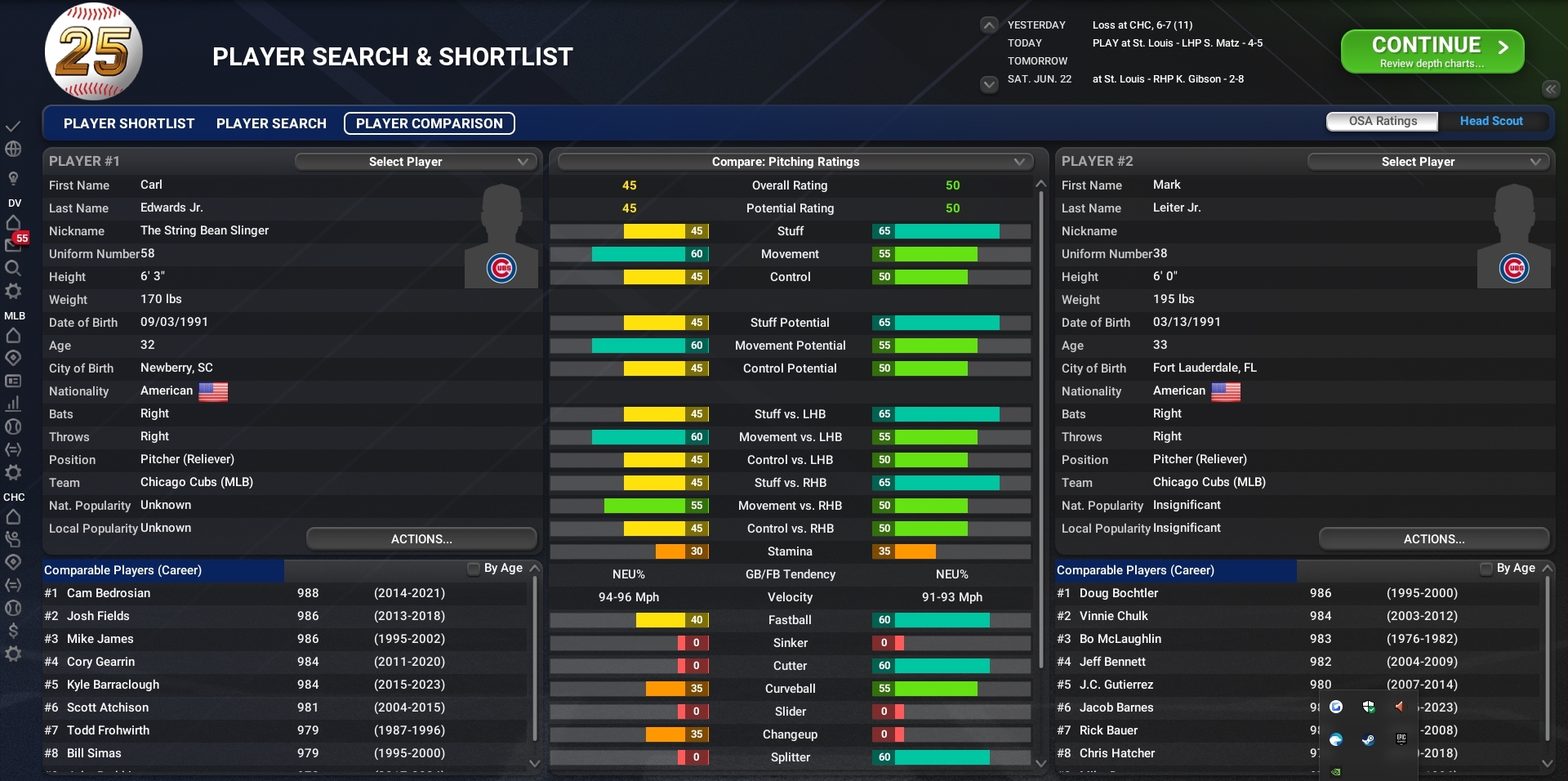Enable By Age for Carl Edwards Jr. comparables
1568x781 pixels.
473,569
